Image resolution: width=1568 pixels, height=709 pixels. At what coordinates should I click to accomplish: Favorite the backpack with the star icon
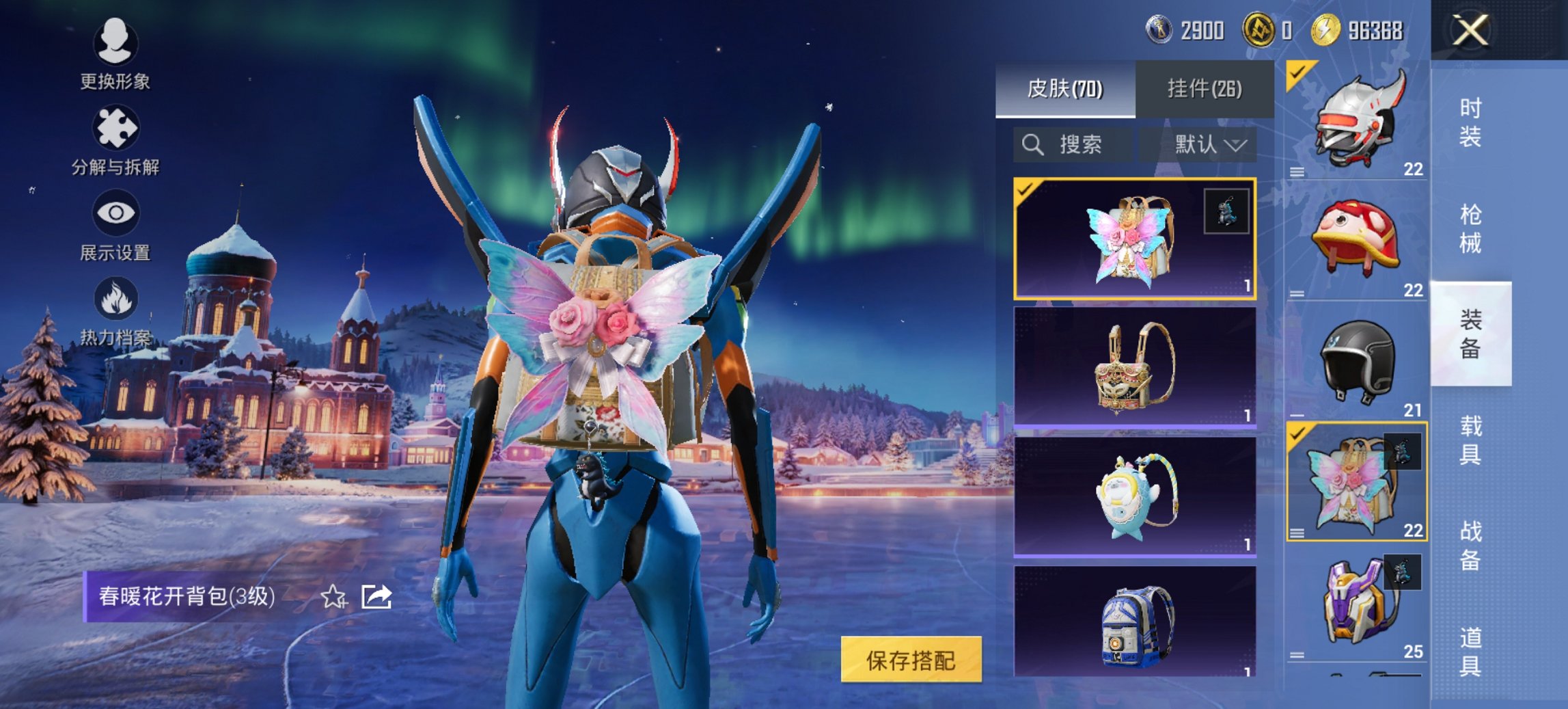[x=333, y=597]
